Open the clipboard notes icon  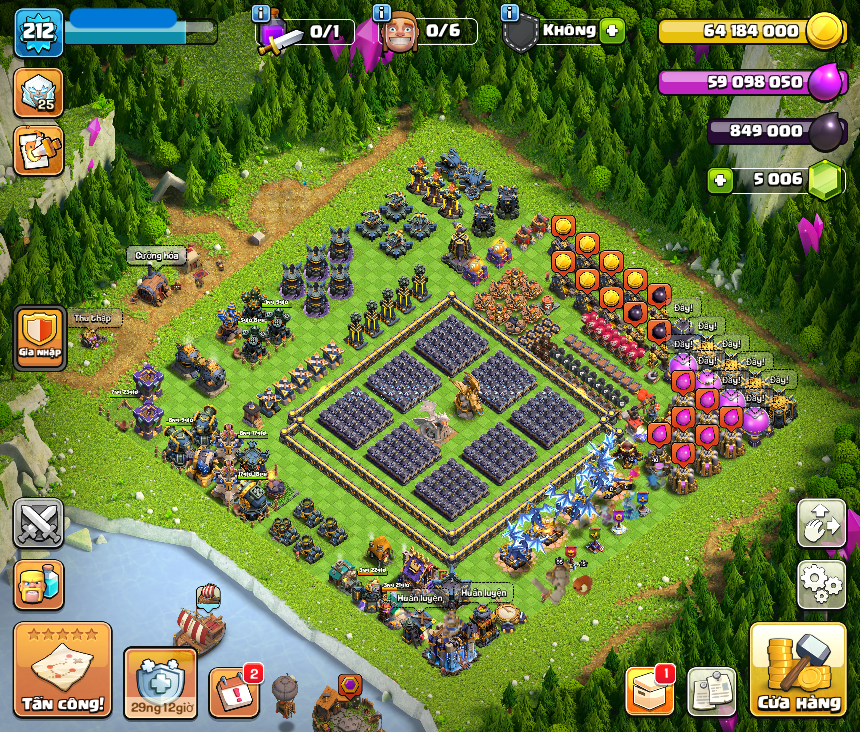711,691
